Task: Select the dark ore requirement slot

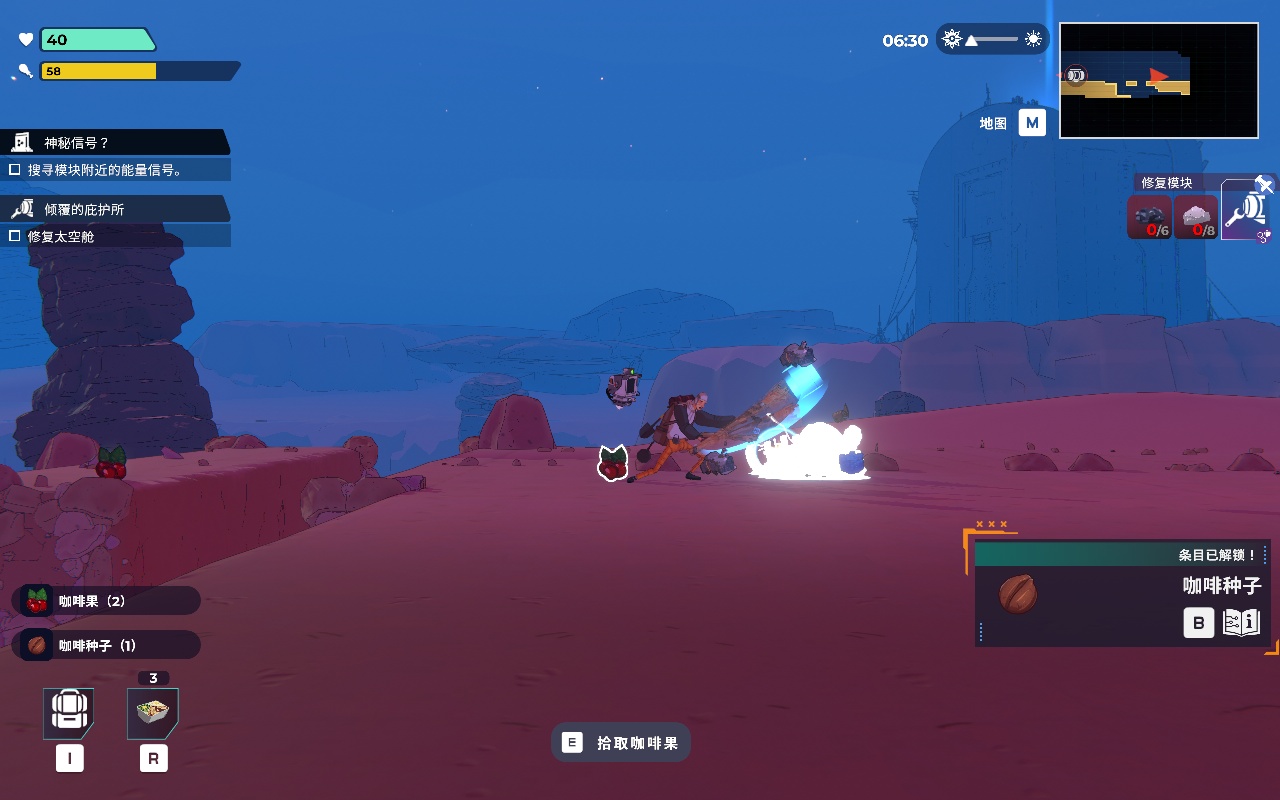Action: pos(1149,217)
